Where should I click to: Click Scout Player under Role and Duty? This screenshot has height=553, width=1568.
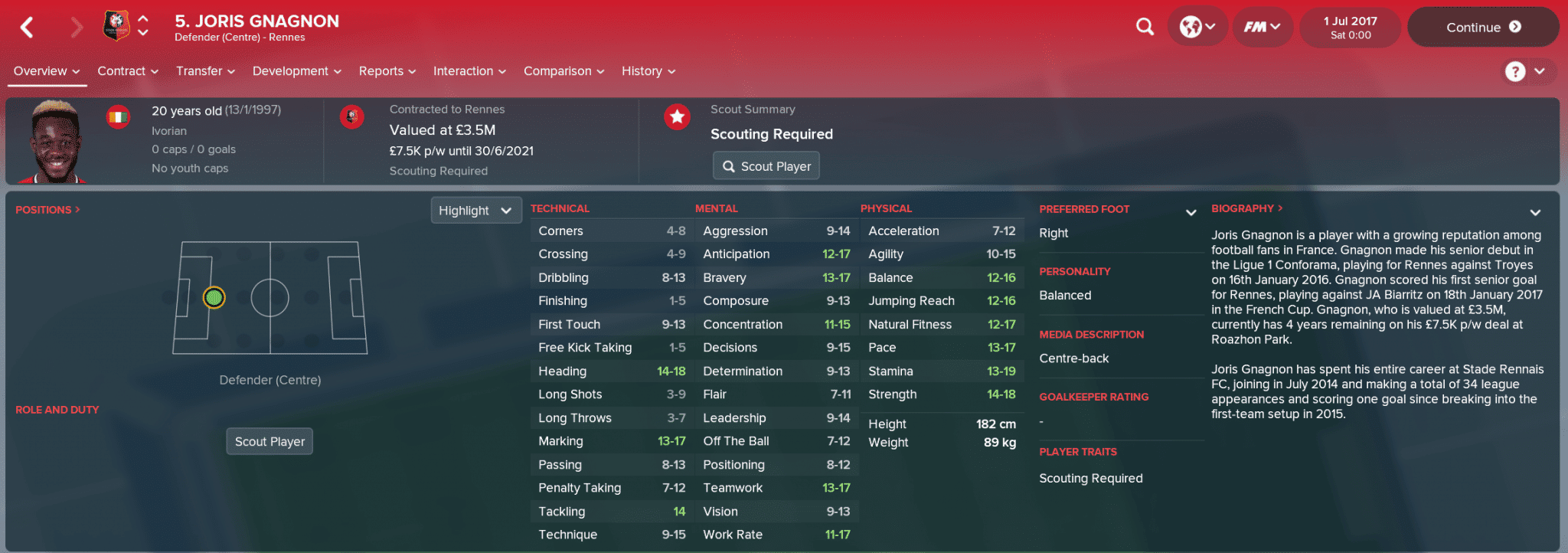tap(269, 442)
